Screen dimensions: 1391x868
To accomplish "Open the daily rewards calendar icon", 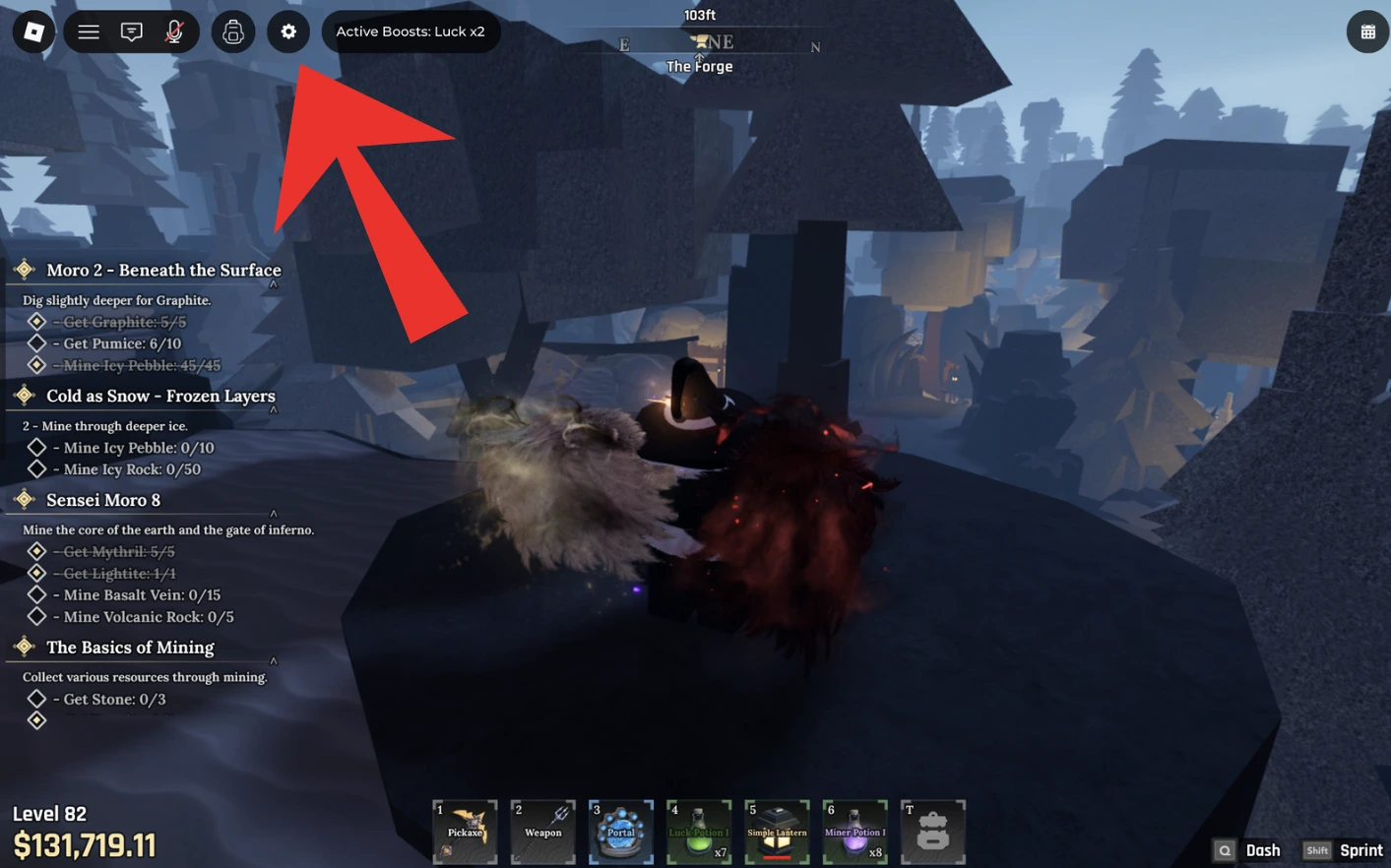I will [x=1367, y=31].
